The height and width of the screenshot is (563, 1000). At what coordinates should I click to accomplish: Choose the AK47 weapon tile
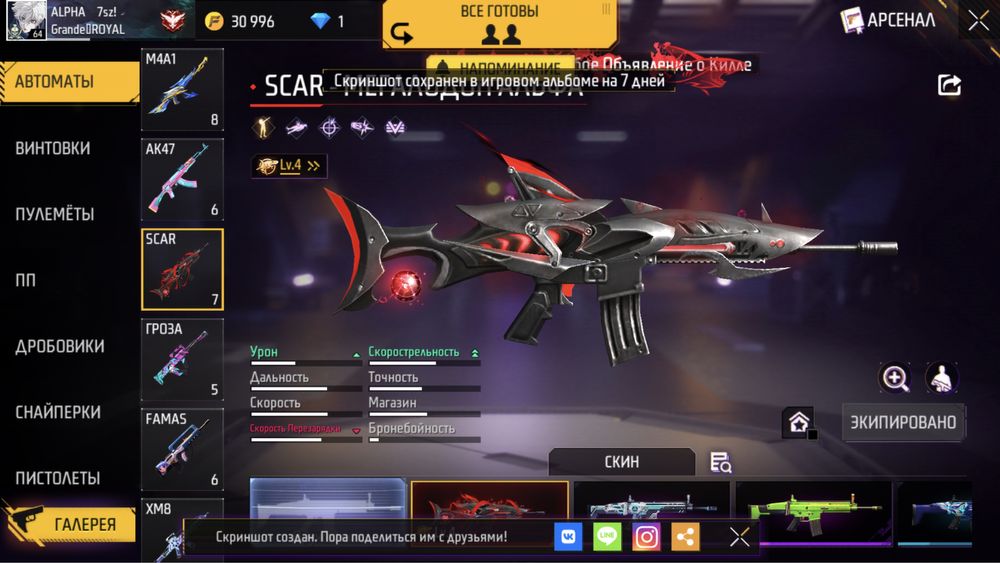(182, 180)
